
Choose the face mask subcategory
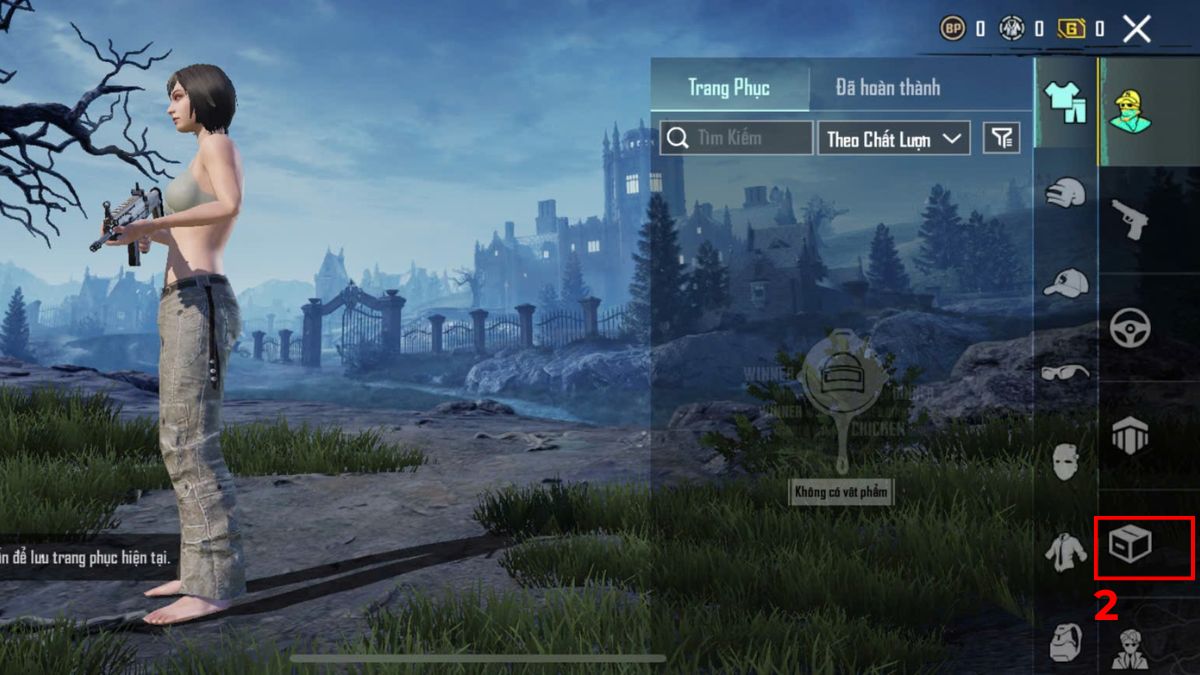click(x=1065, y=463)
